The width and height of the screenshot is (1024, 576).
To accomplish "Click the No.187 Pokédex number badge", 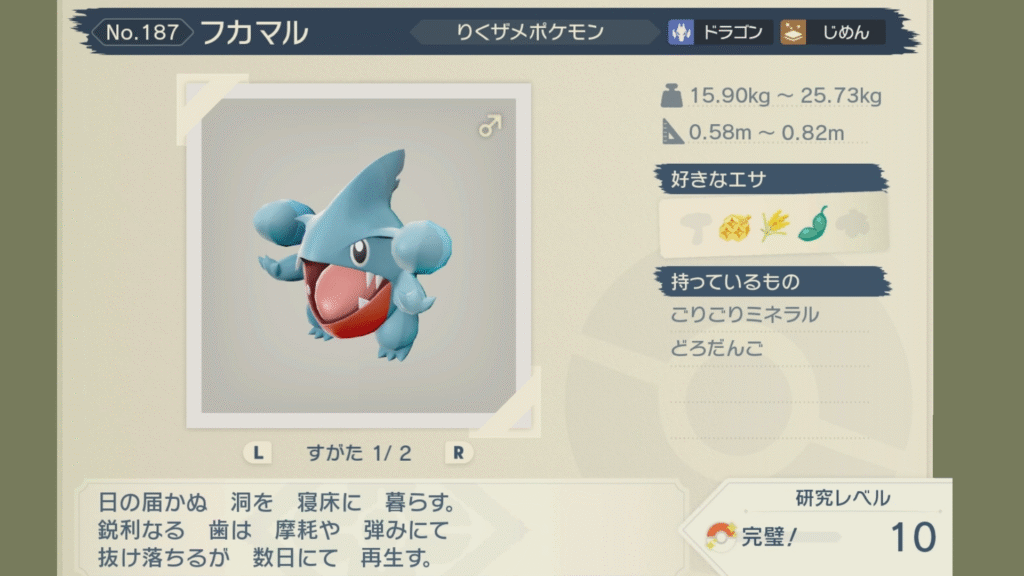I will pos(142,32).
